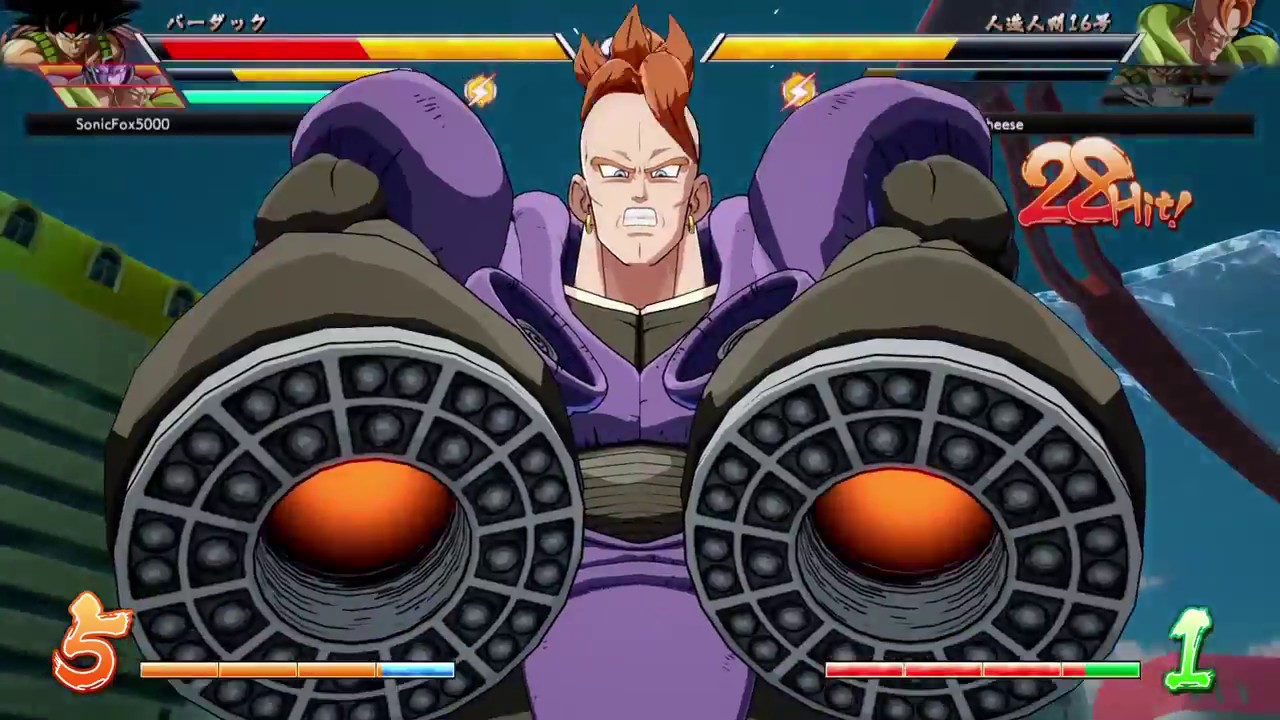Select the バーダック character name label
This screenshot has width=1280, height=720.
point(216,23)
